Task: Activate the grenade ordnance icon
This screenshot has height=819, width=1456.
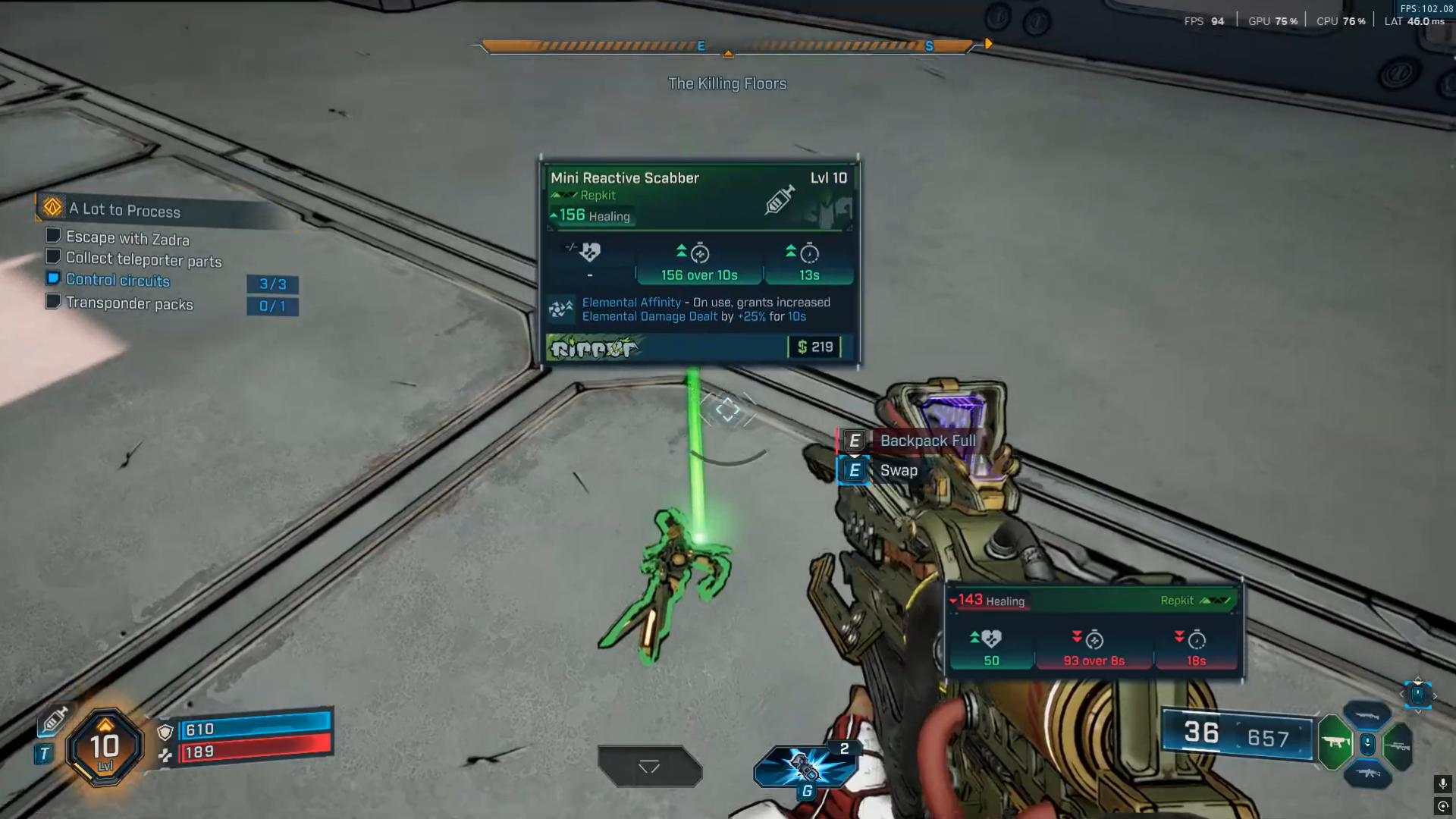Action: pyautogui.click(x=805, y=767)
